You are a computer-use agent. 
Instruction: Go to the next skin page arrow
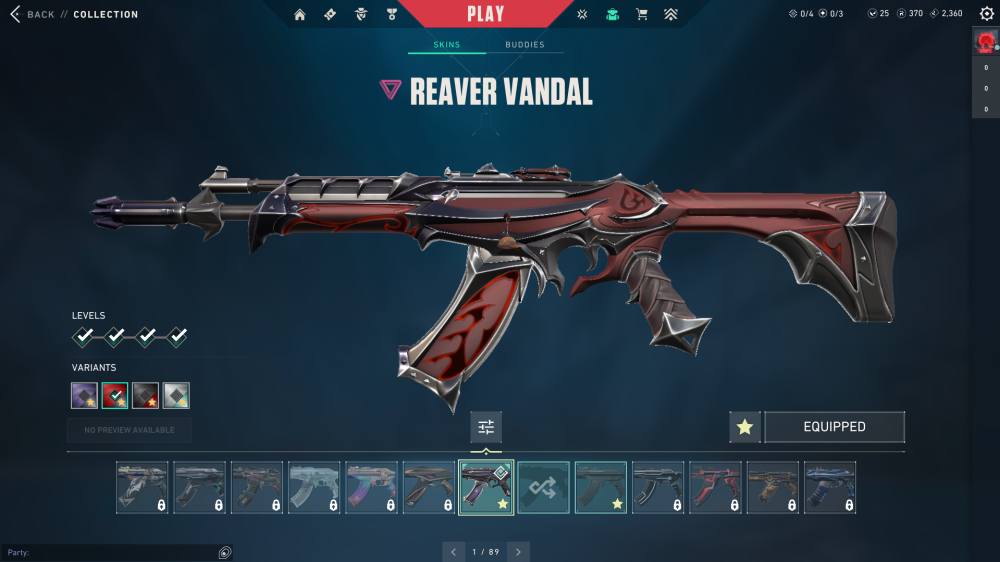click(x=518, y=551)
